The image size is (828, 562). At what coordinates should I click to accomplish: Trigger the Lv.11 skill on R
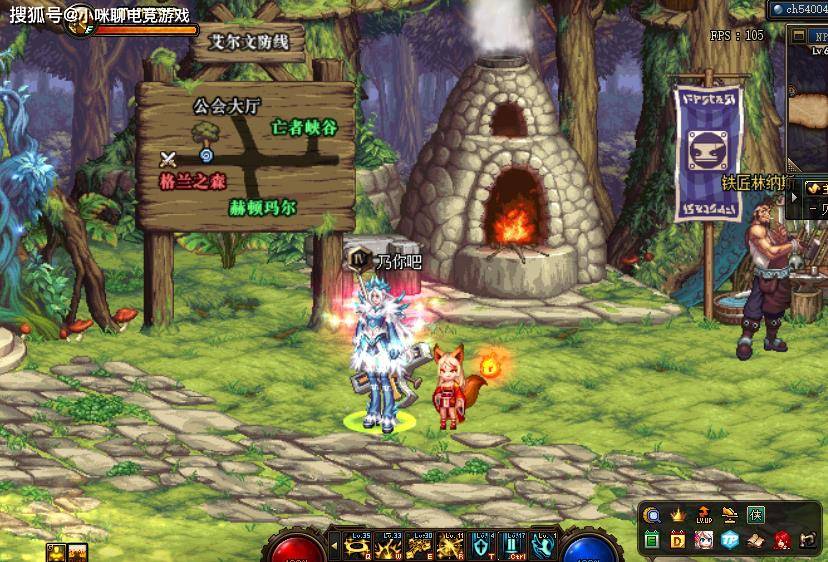click(453, 546)
